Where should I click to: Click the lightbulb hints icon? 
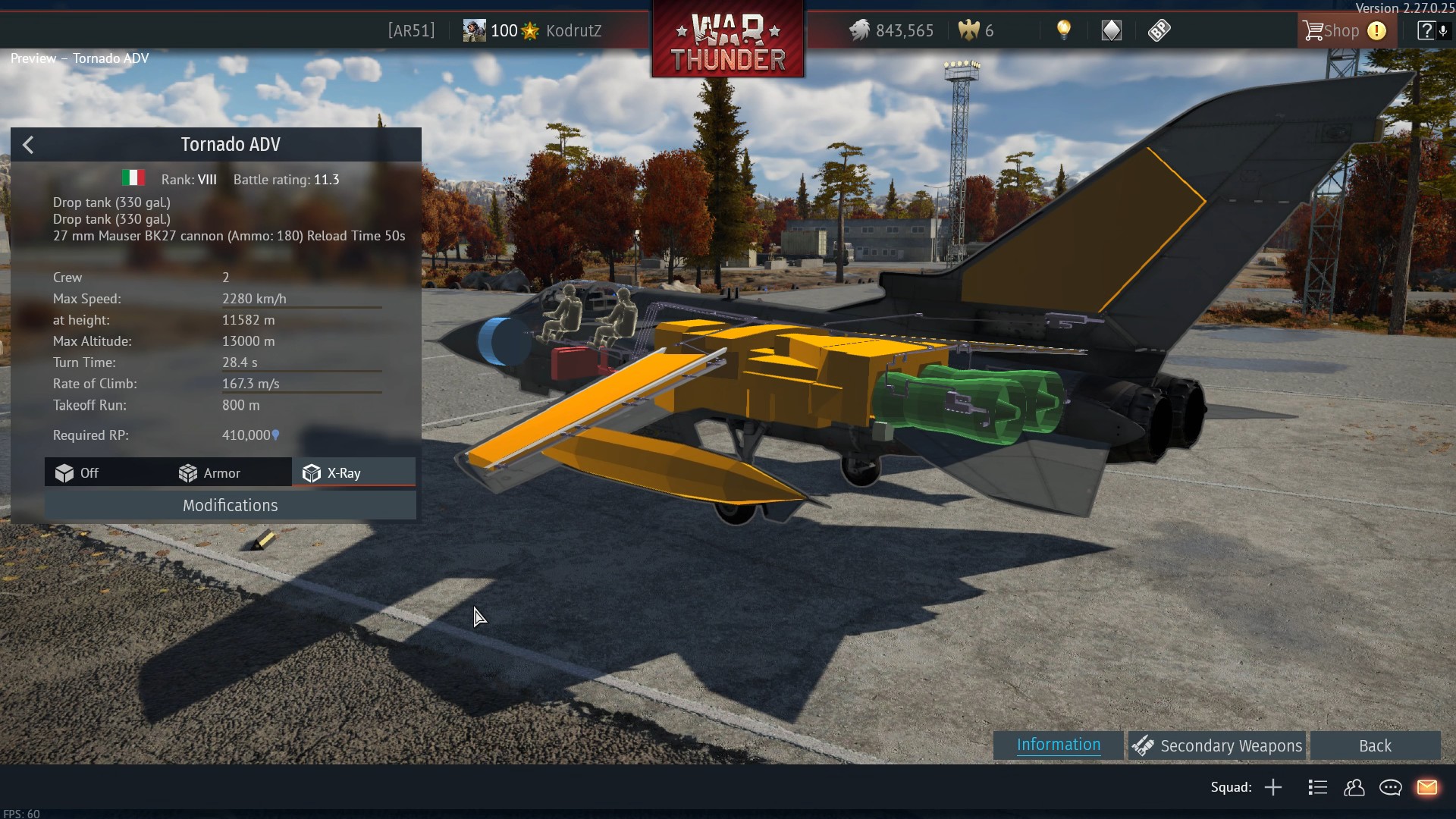tap(1064, 30)
